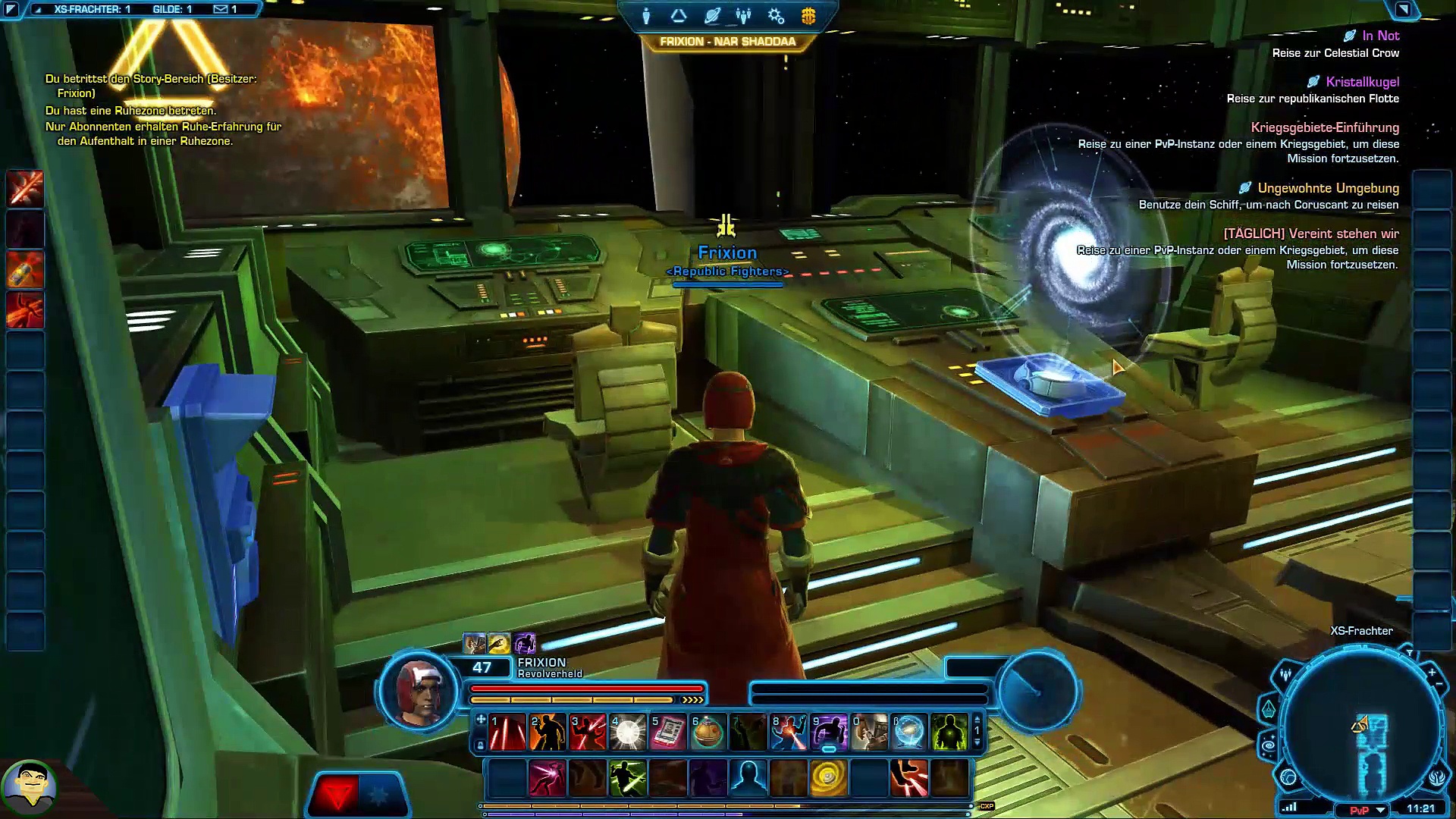Activate the yellow spiral ability
This screenshot has width=1456, height=819.
click(x=828, y=778)
